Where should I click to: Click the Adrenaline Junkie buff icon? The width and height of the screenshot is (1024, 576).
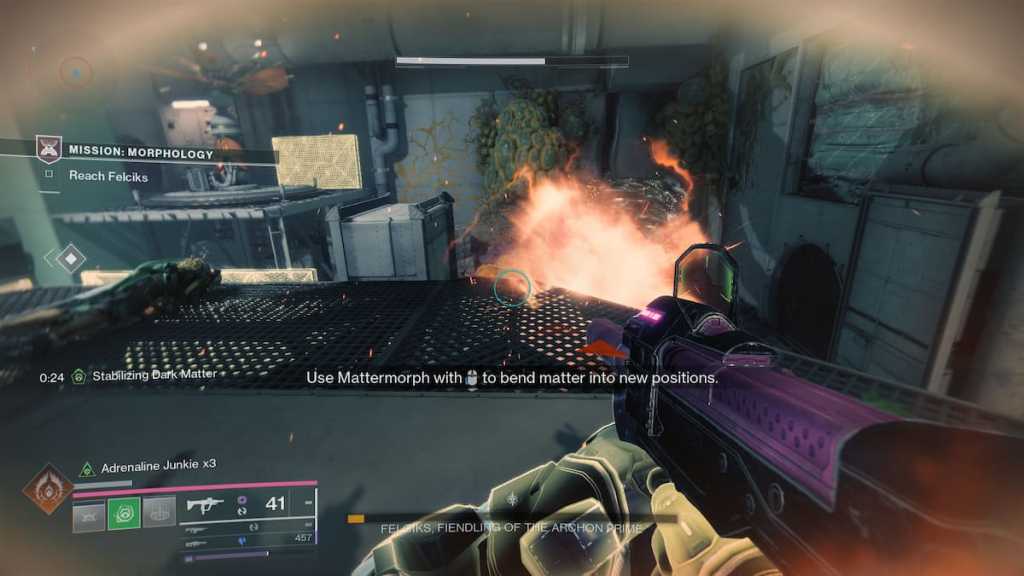[x=87, y=466]
